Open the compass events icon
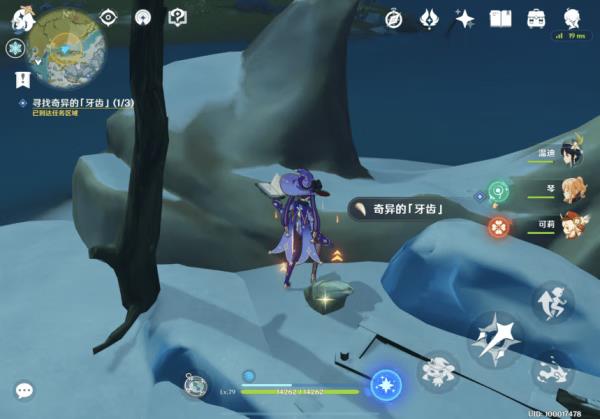The image size is (600, 419). tap(394, 18)
